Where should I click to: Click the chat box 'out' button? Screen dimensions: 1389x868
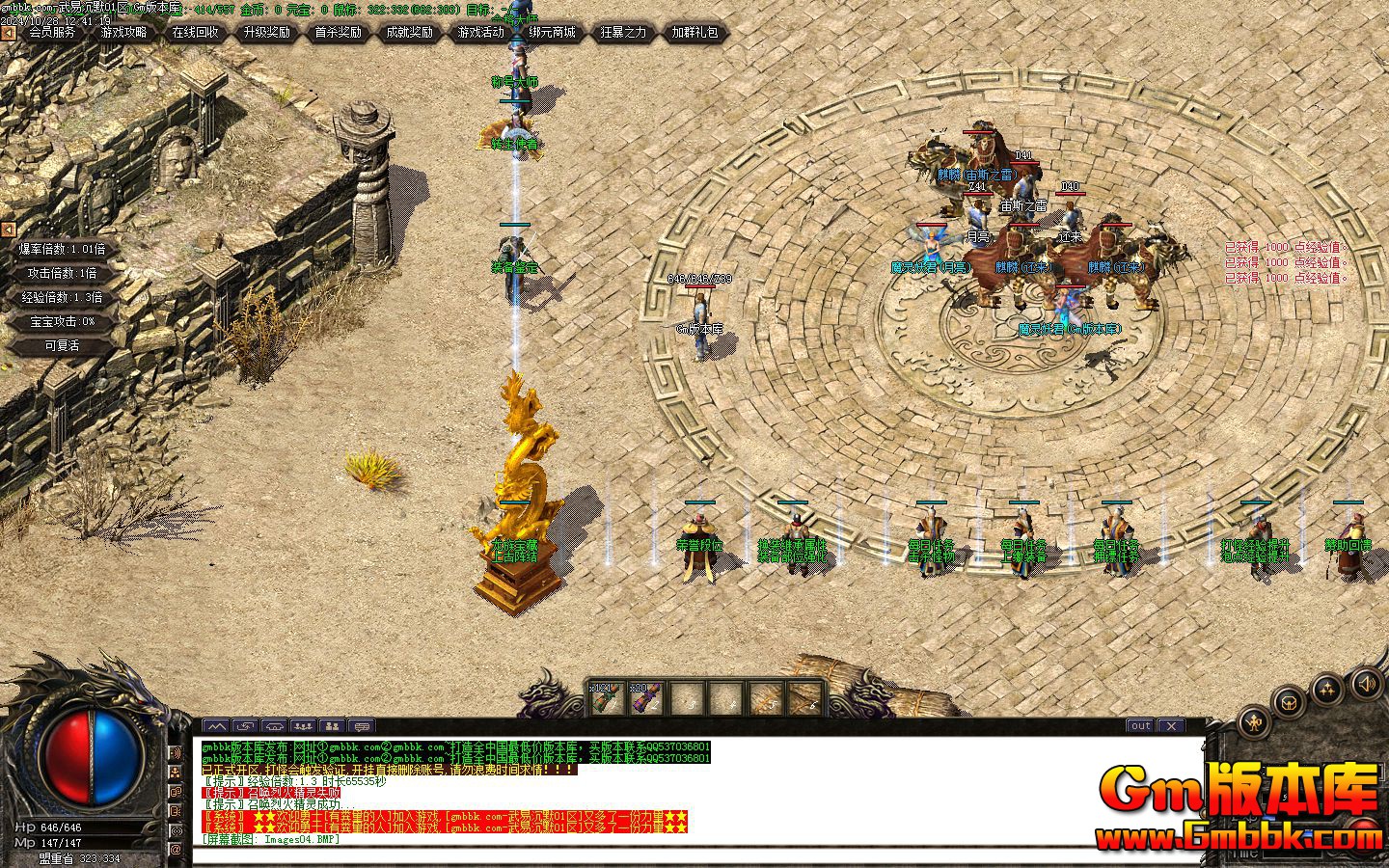[x=1141, y=726]
